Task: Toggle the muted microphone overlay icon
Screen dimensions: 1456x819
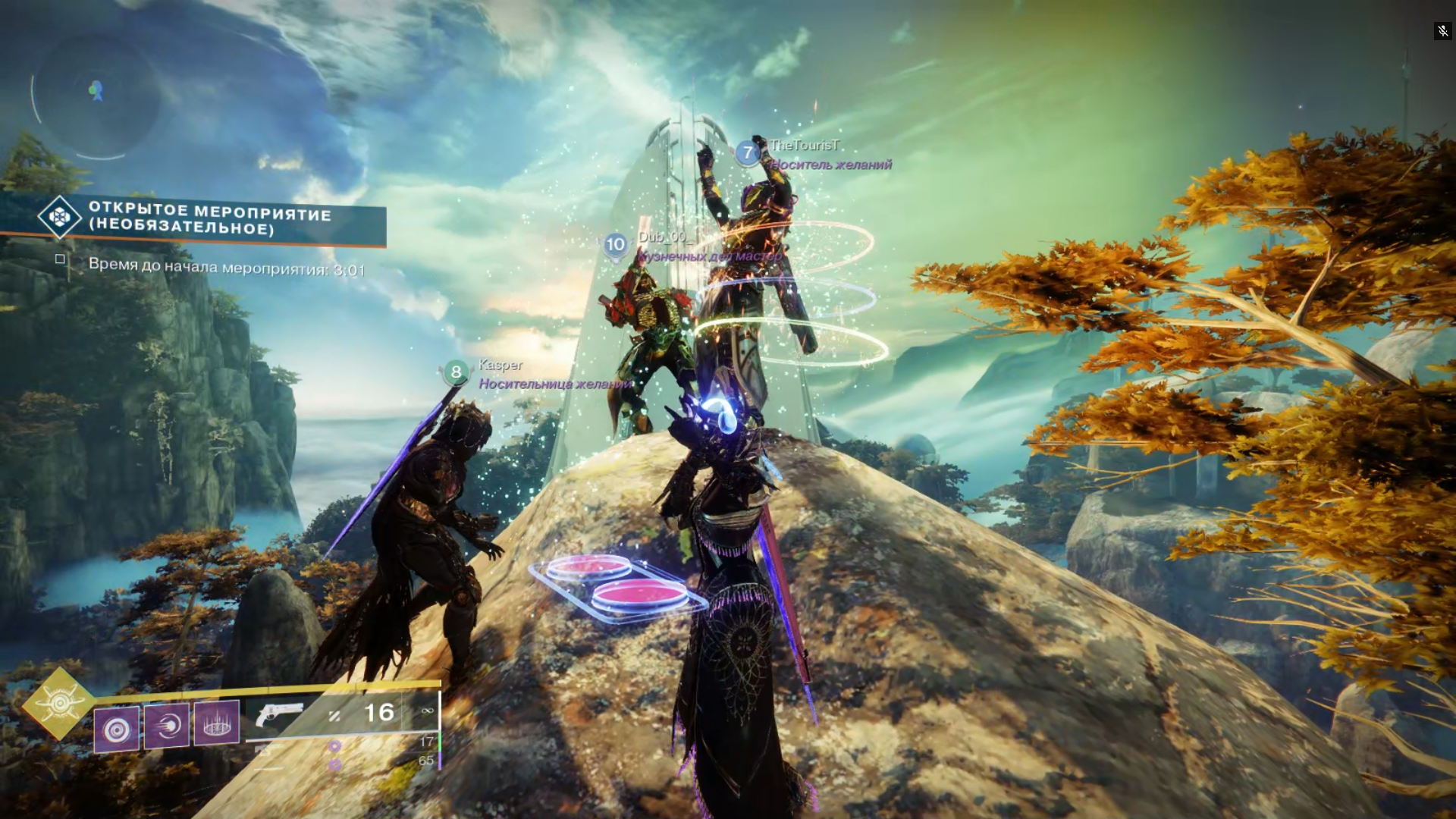Action: tap(1442, 31)
